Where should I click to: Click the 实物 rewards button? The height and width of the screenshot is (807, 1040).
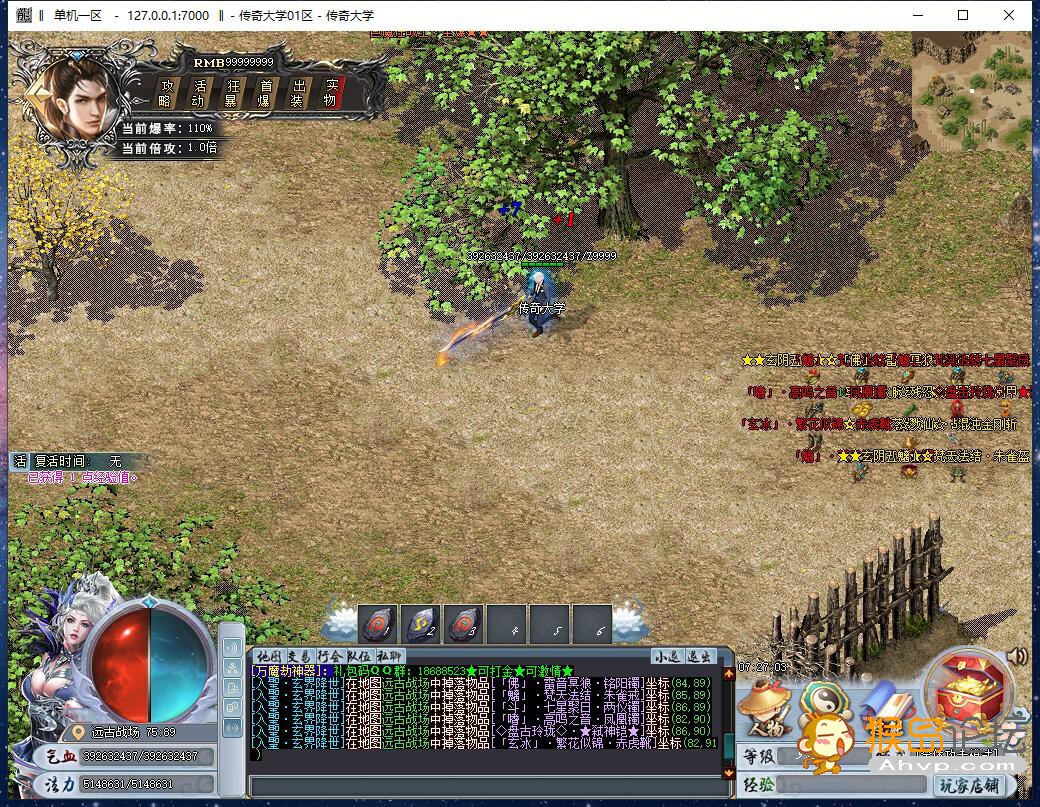[x=330, y=92]
